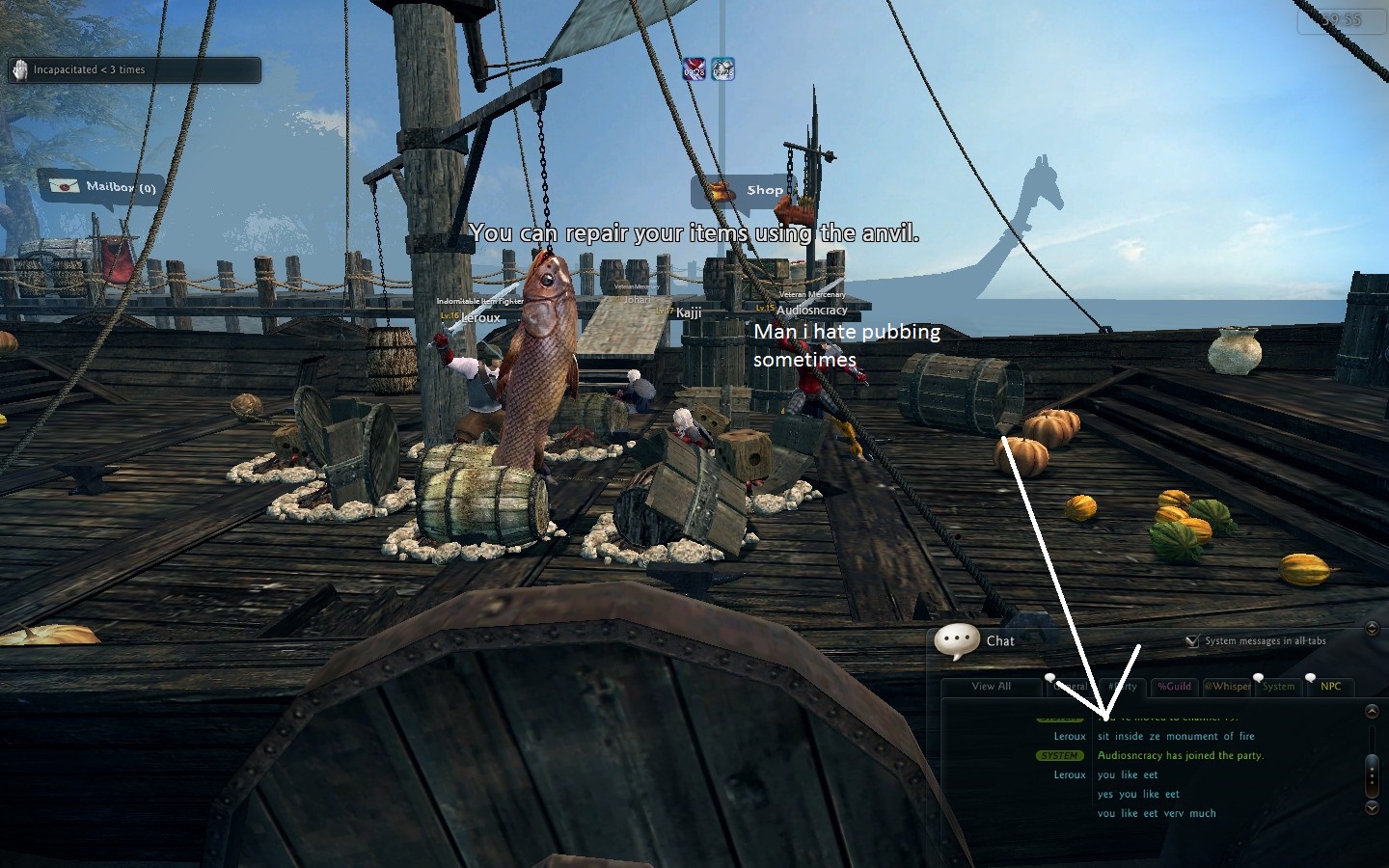The image size is (1389, 868).
Task: Collapse the chat window with the corner button
Action: 1372,629
